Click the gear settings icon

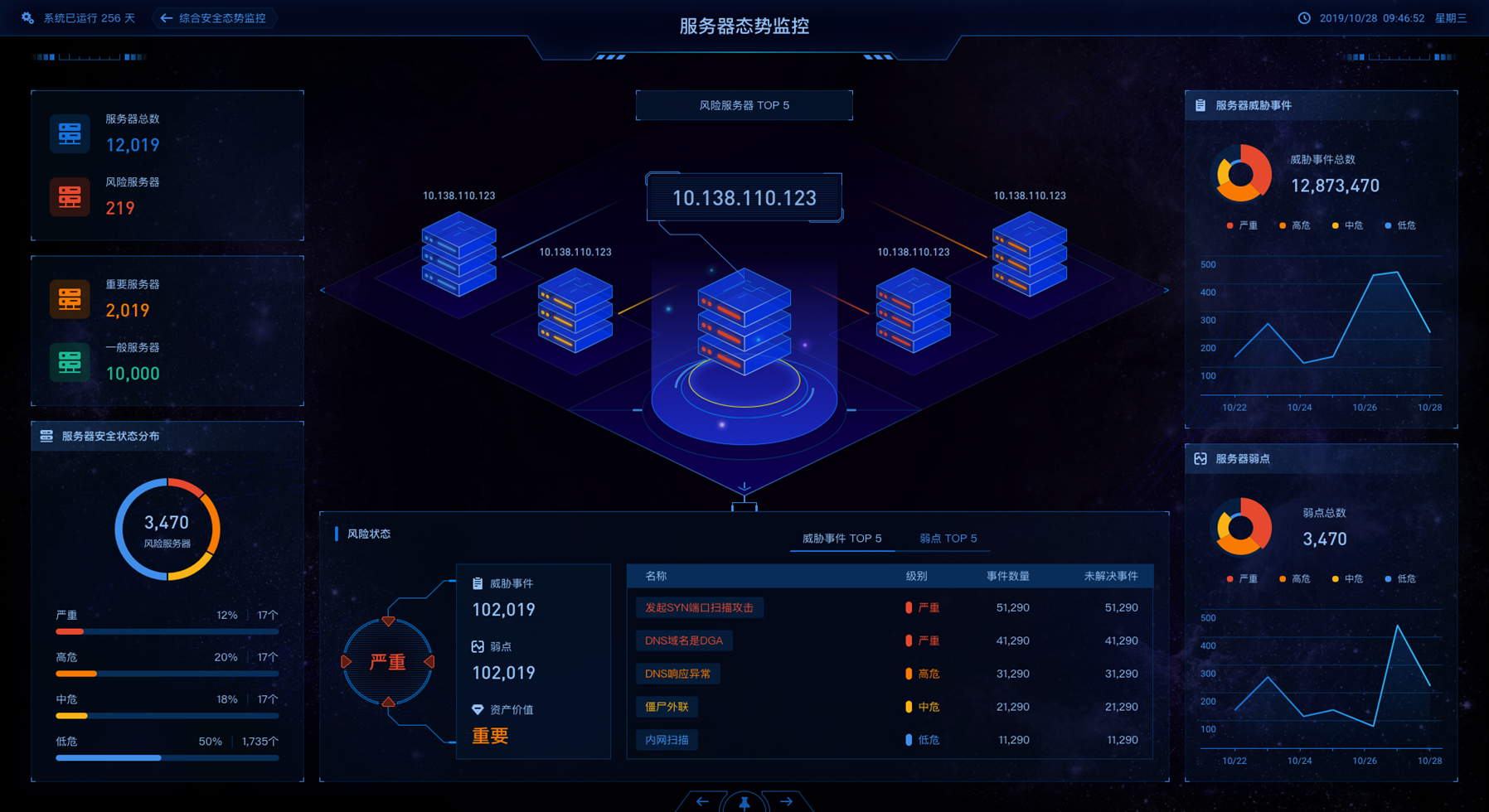pyautogui.click(x=28, y=18)
